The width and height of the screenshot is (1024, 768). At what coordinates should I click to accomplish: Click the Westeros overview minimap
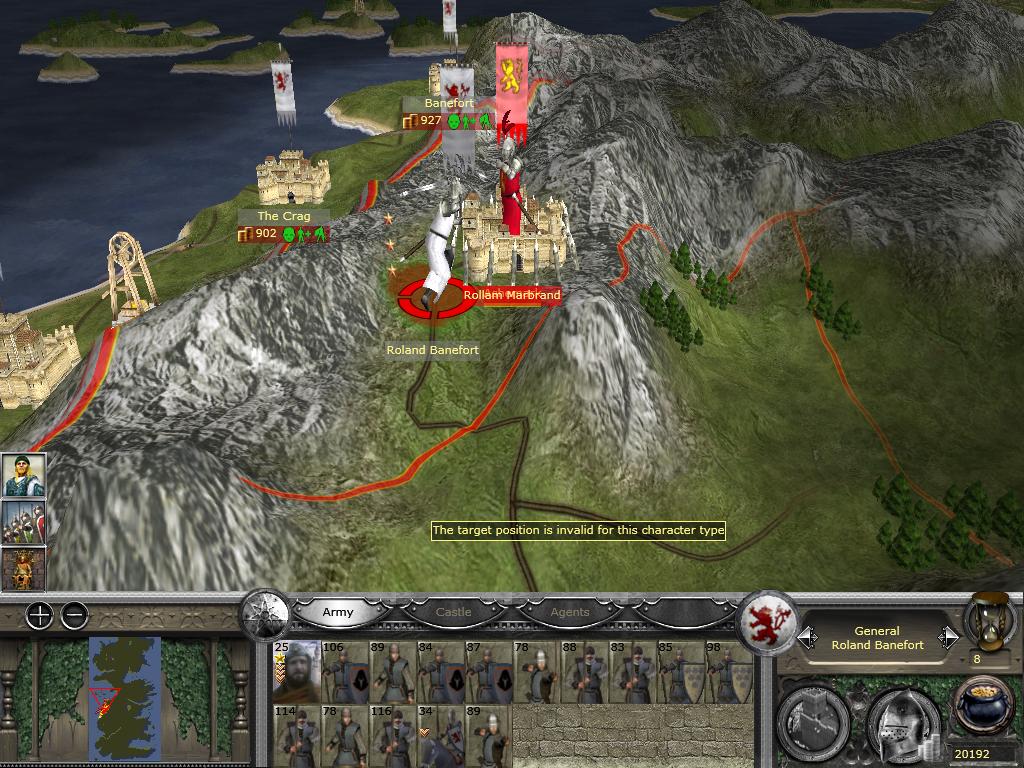click(124, 696)
